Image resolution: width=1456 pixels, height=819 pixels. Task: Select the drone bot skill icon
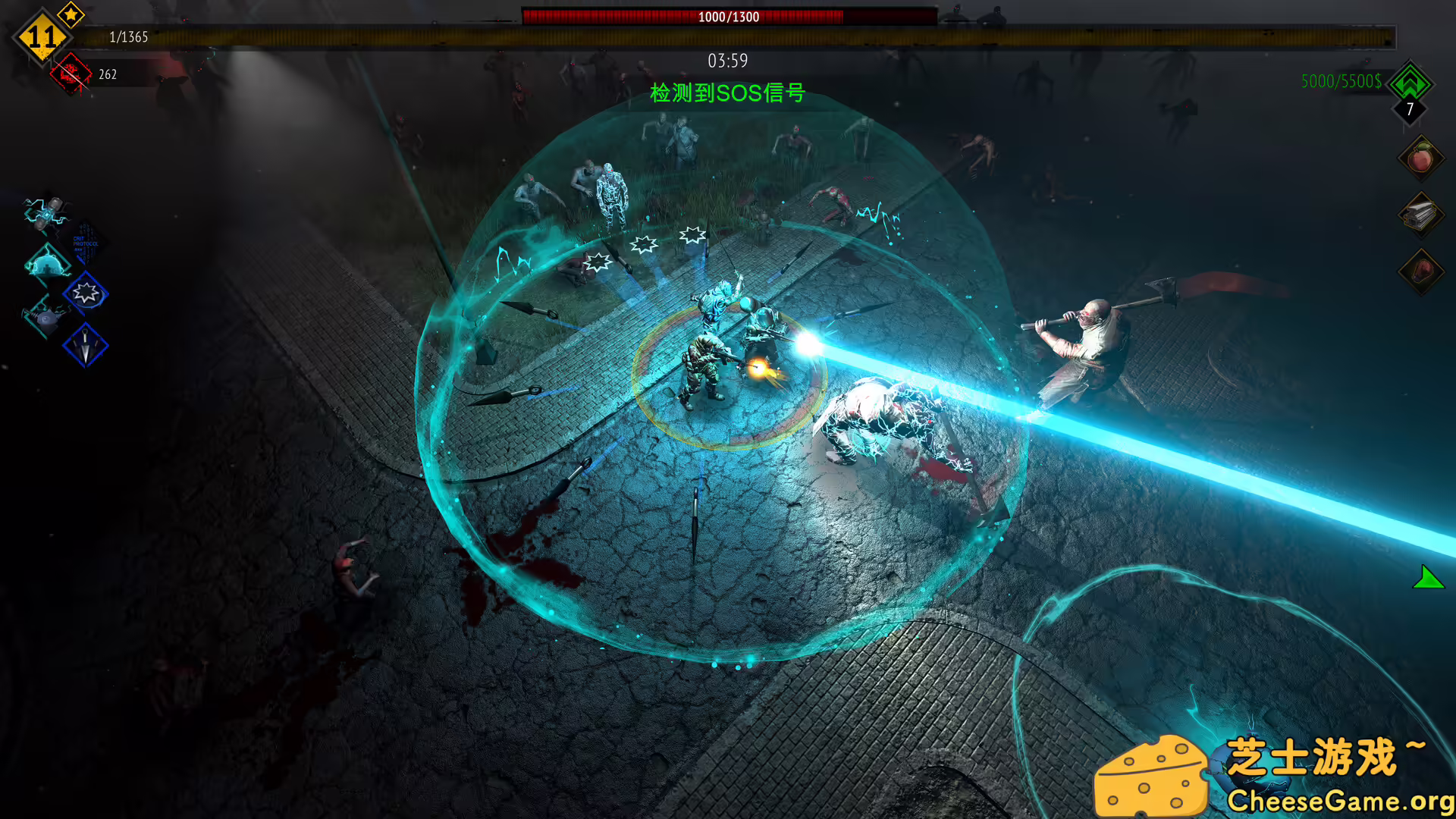tap(47, 215)
